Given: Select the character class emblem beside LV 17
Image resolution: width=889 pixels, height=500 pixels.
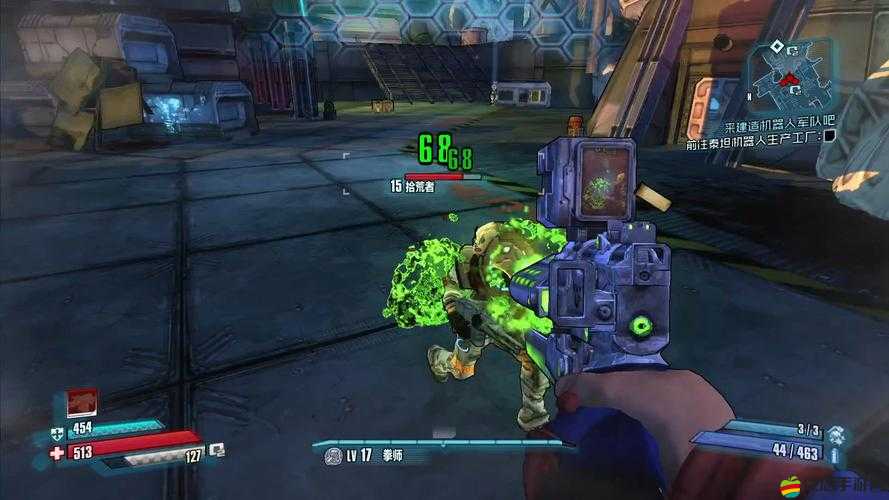Looking at the screenshot, I should 333,456.
